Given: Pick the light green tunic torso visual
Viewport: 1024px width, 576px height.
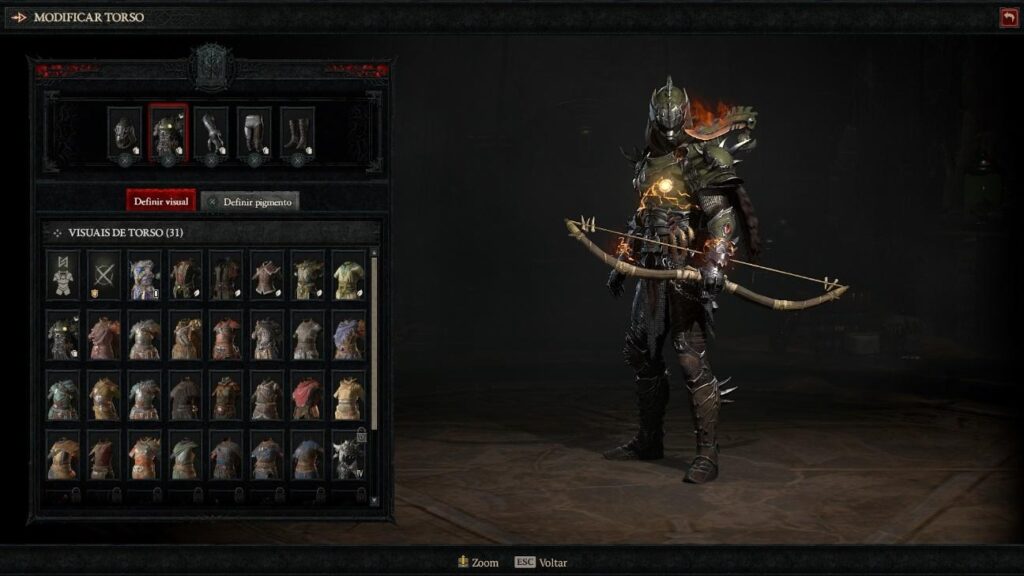Looking at the screenshot, I should [x=348, y=275].
